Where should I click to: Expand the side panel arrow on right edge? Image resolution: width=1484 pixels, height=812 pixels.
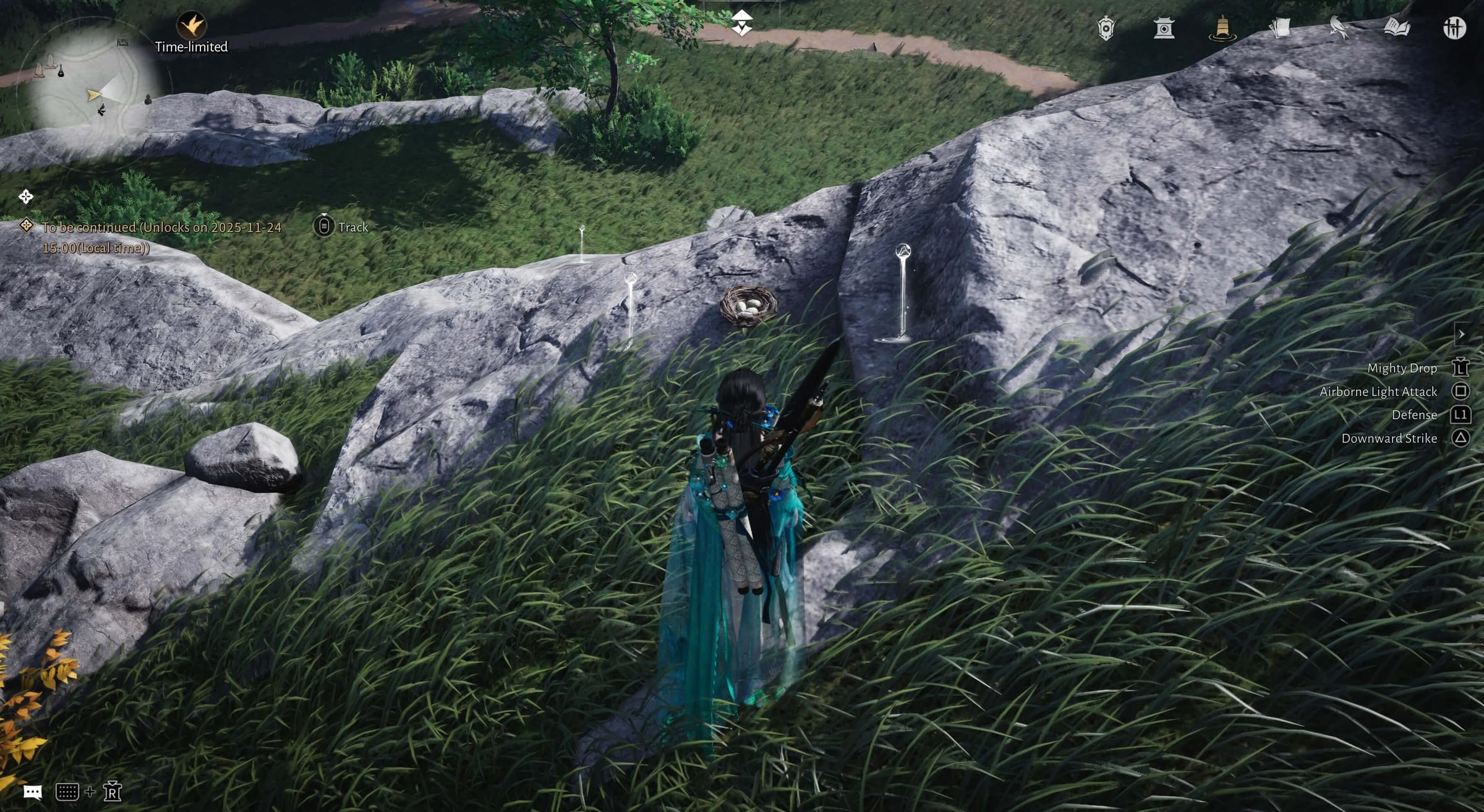(x=1461, y=334)
